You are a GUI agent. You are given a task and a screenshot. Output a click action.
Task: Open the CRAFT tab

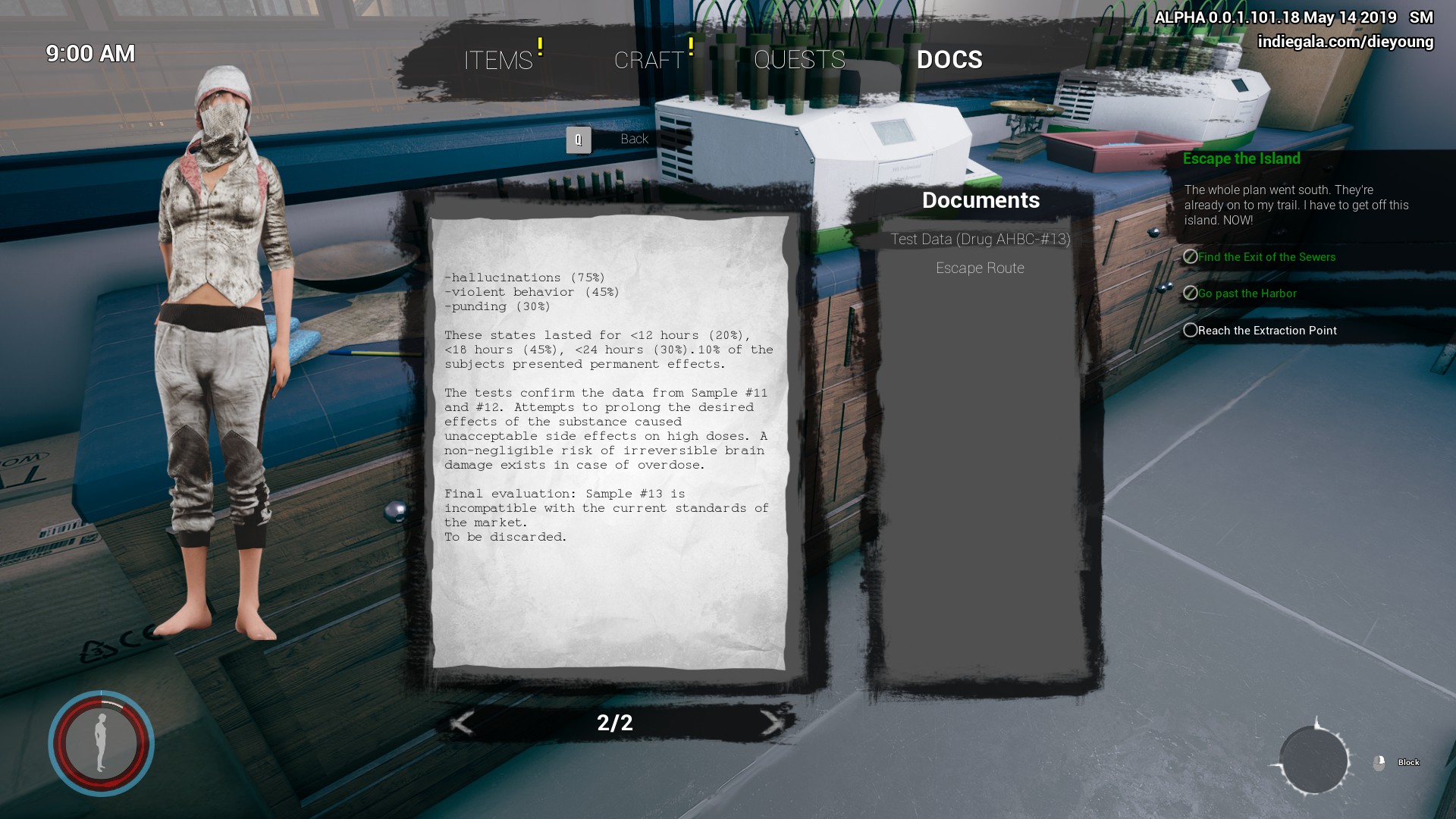click(649, 60)
